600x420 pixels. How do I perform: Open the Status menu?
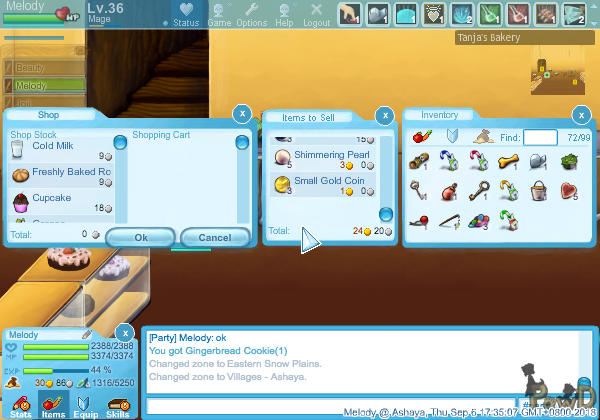[x=186, y=15]
